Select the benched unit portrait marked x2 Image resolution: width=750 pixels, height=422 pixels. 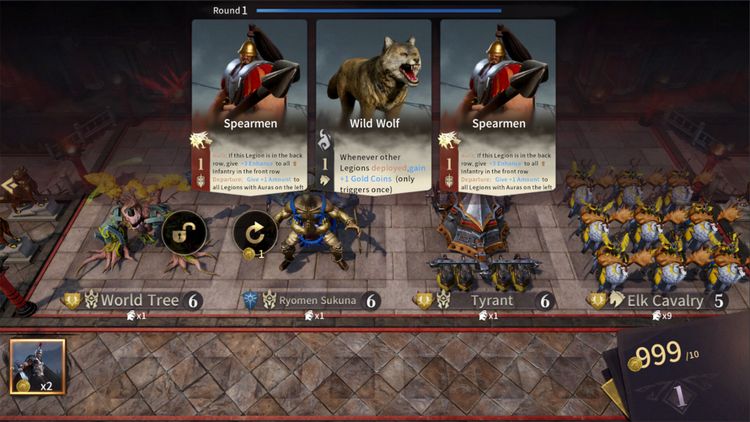[x=38, y=366]
